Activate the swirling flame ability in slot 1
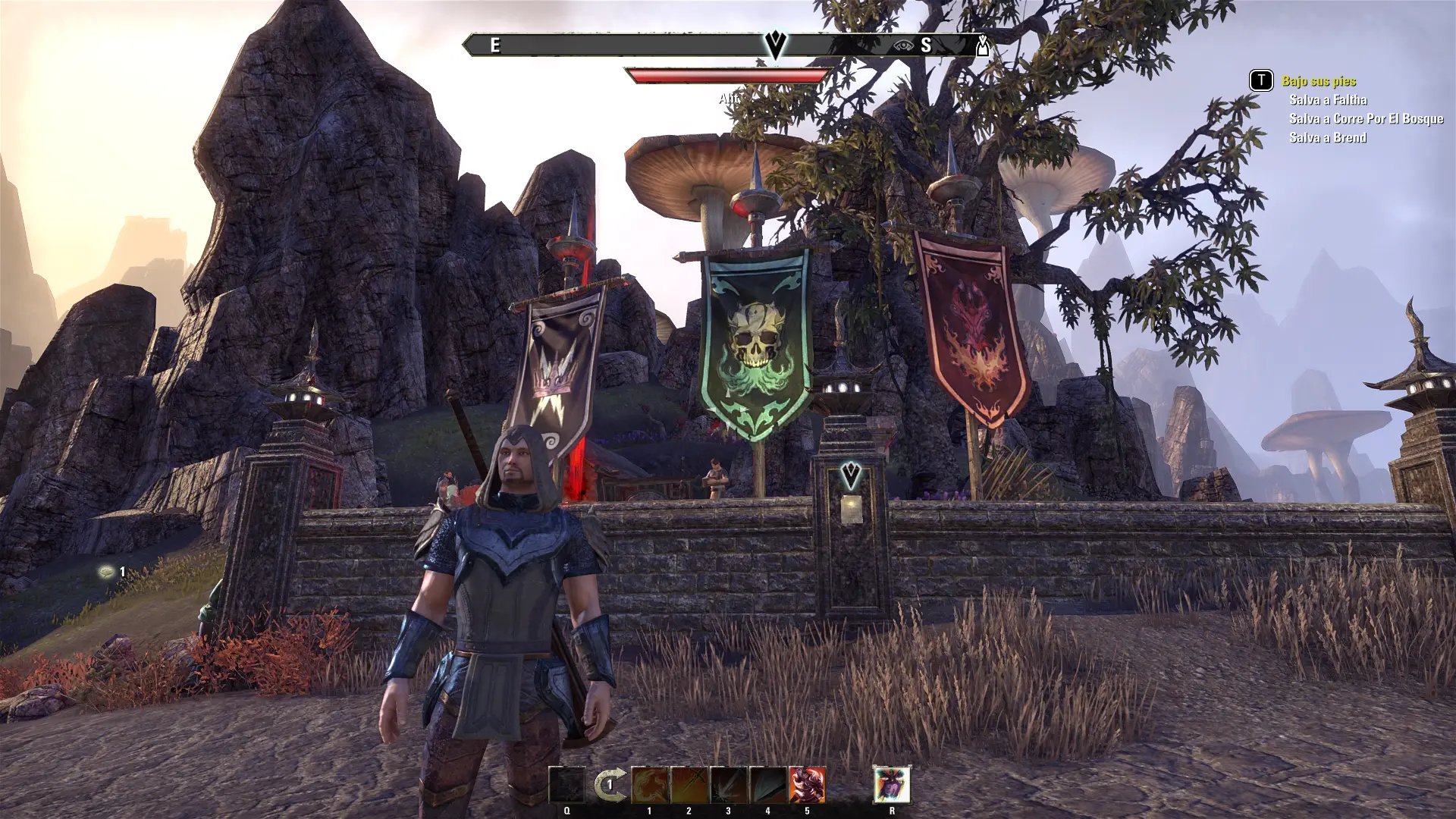Screen dimensions: 1456x819 pyautogui.click(x=650, y=785)
